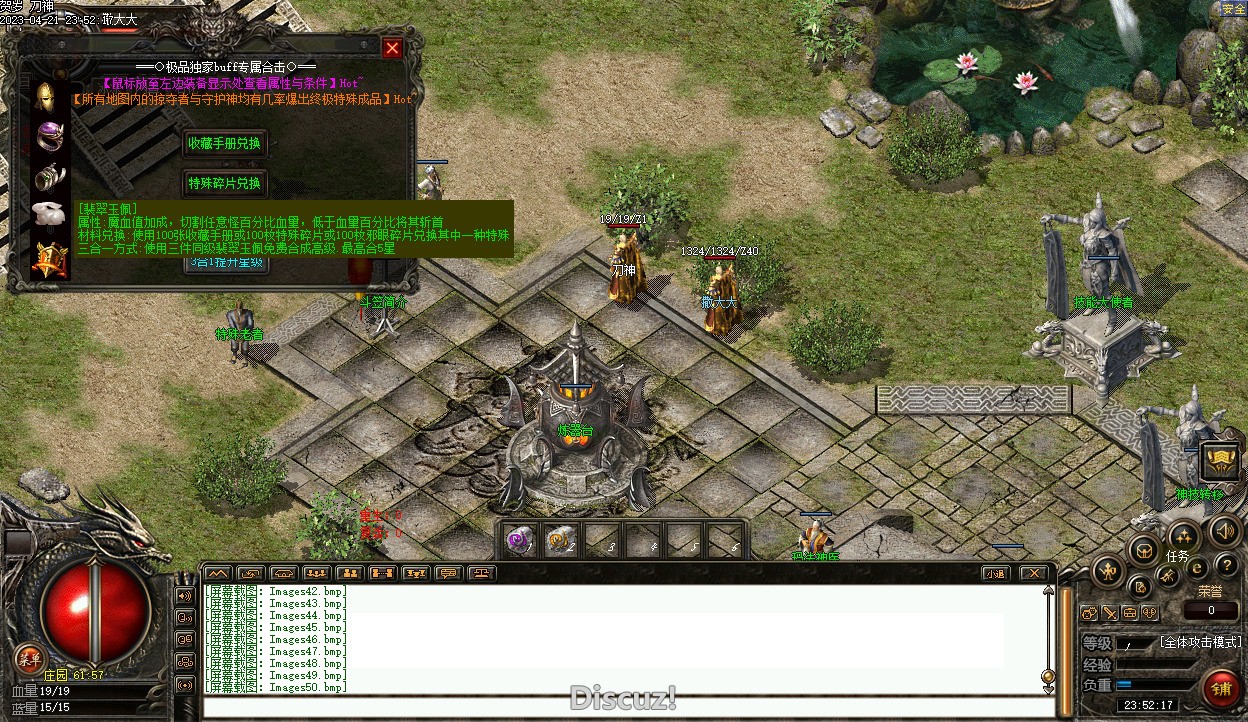
Task: Use the purple swirl item in hotbar slot 1
Action: (519, 540)
